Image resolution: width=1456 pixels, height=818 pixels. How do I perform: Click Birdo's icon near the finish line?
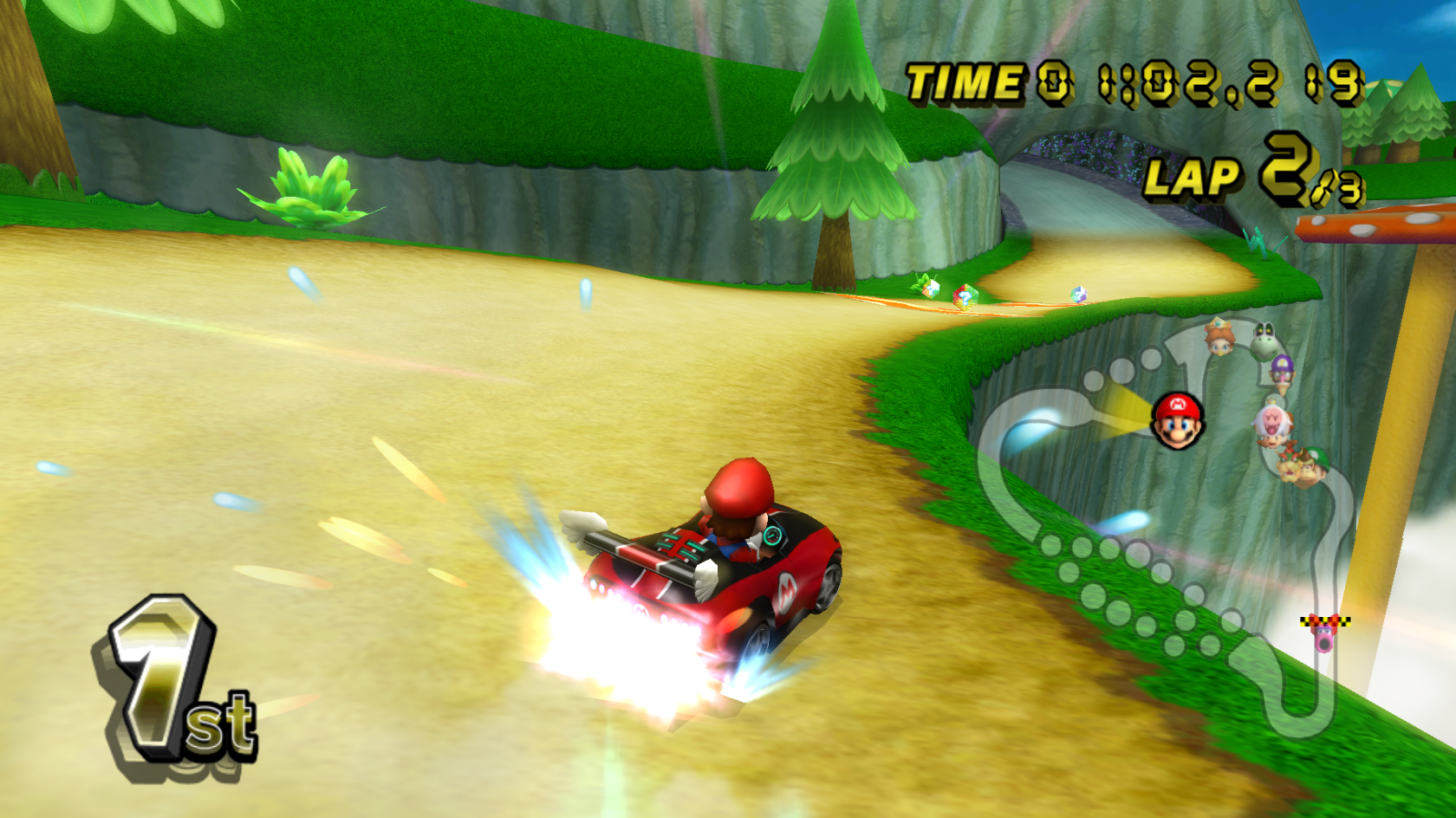[x=1325, y=639]
